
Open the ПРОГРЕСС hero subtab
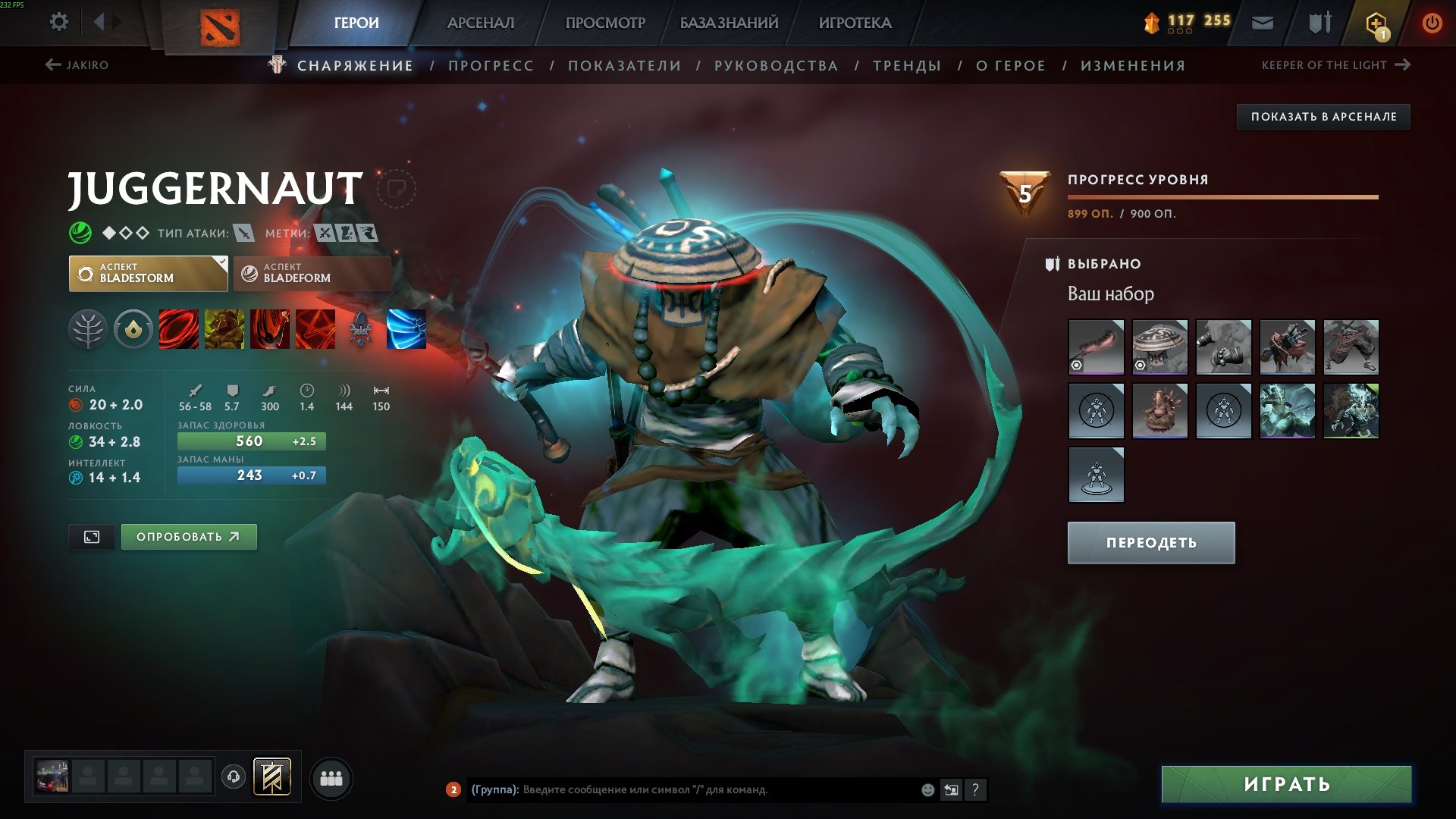490,65
